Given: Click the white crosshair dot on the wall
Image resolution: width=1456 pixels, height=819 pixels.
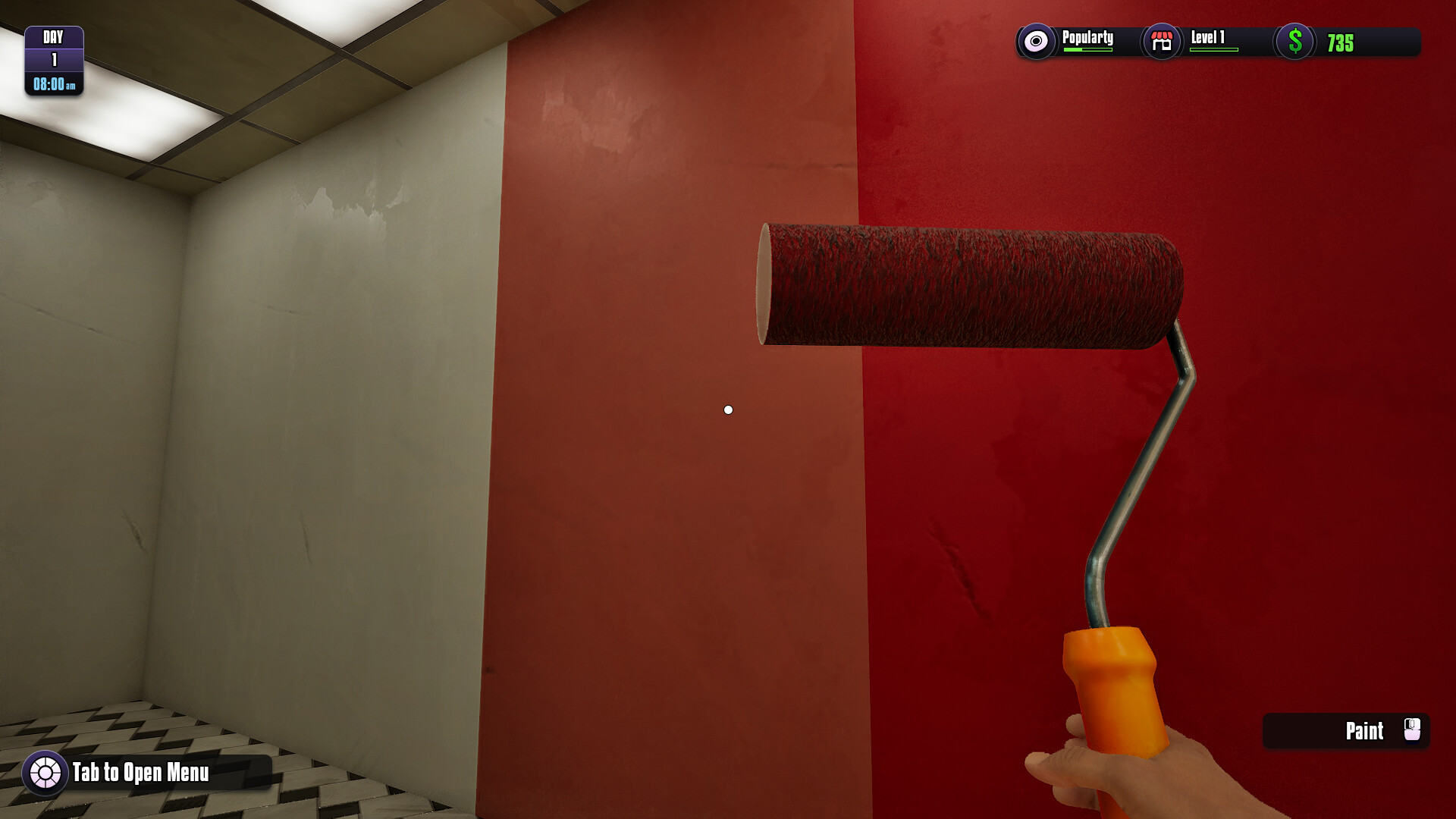Looking at the screenshot, I should point(729,409).
